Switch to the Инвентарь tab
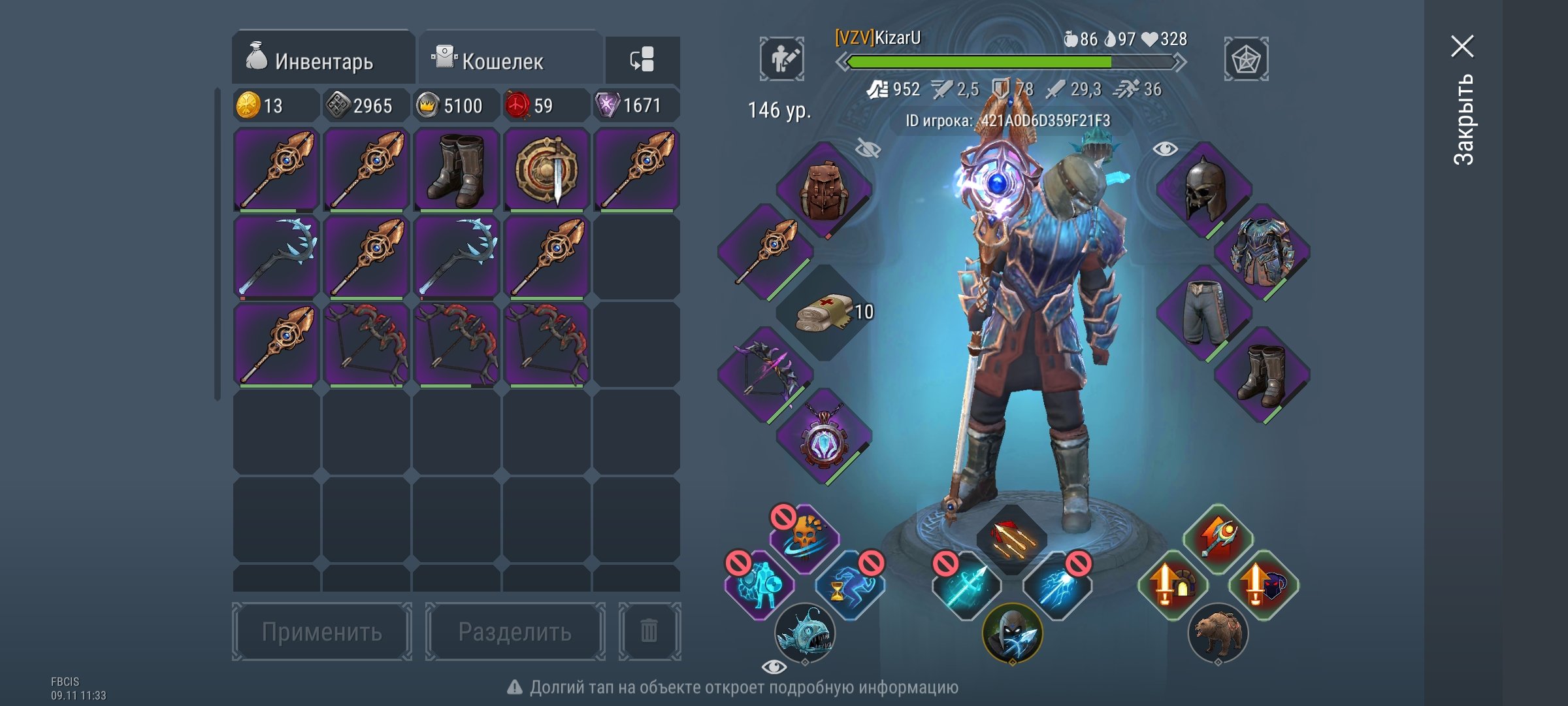 click(x=323, y=59)
